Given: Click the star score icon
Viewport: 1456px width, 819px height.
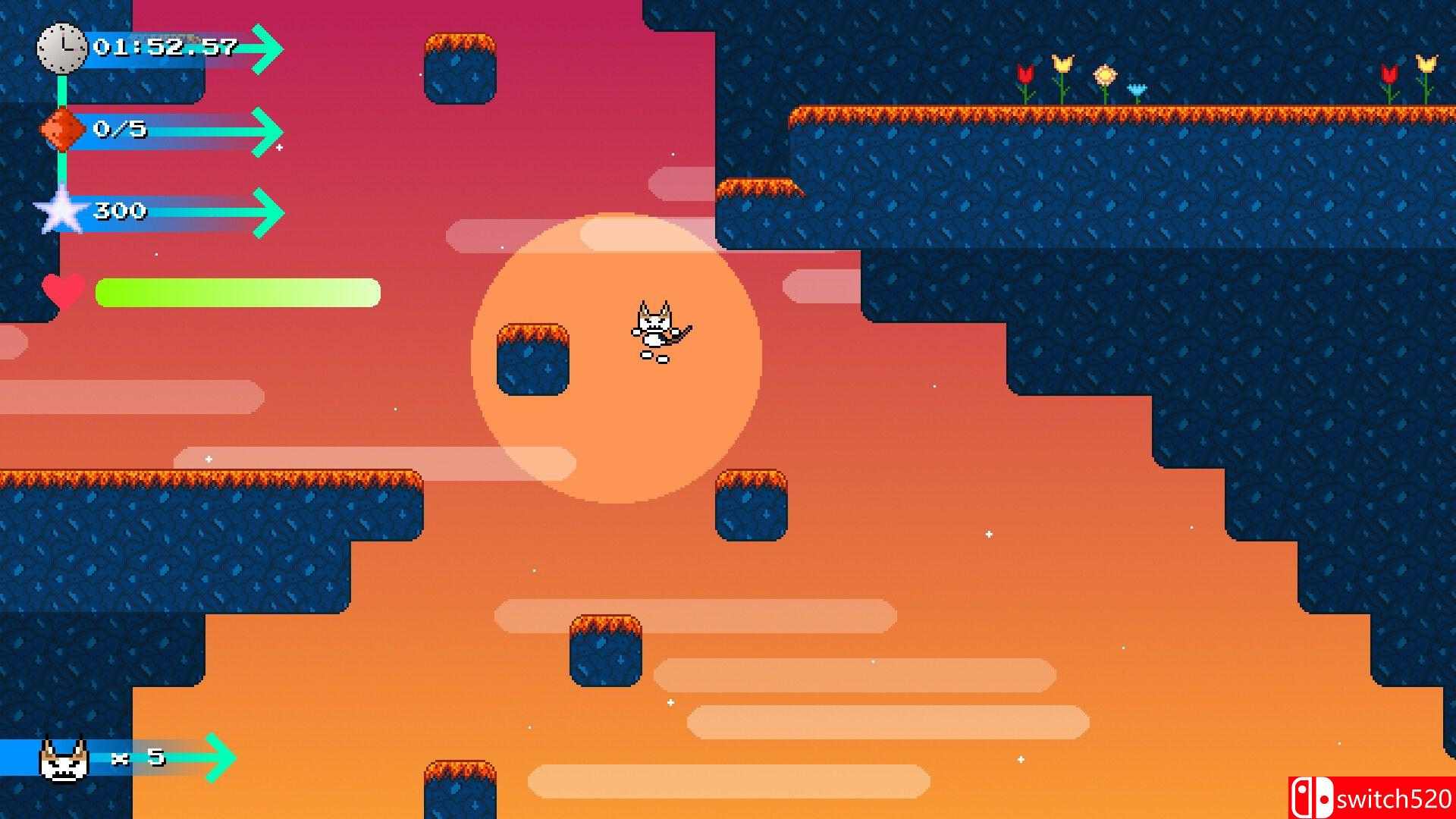Looking at the screenshot, I should [x=61, y=211].
